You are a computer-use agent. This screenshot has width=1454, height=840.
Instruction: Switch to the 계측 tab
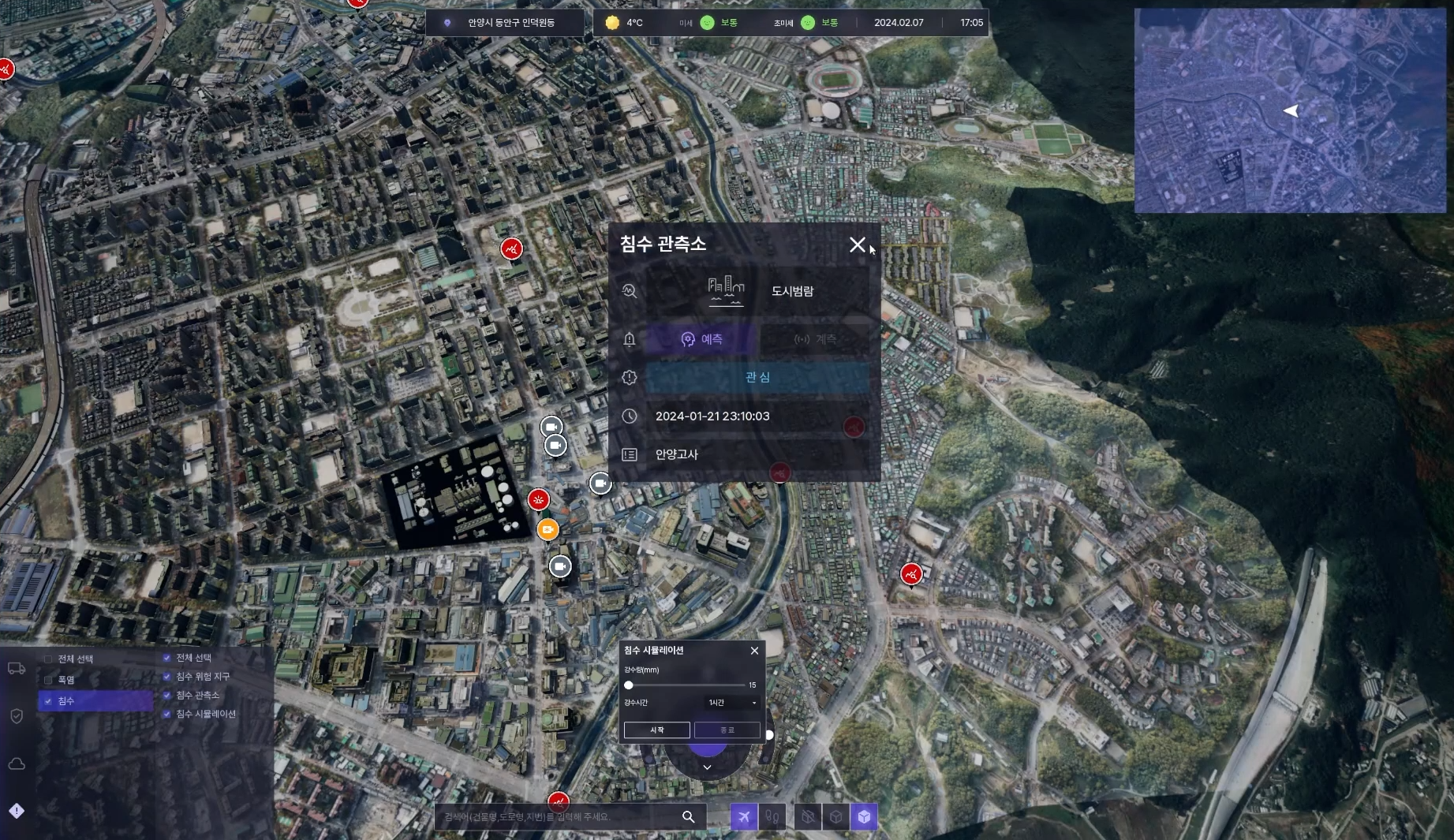pyautogui.click(x=815, y=339)
